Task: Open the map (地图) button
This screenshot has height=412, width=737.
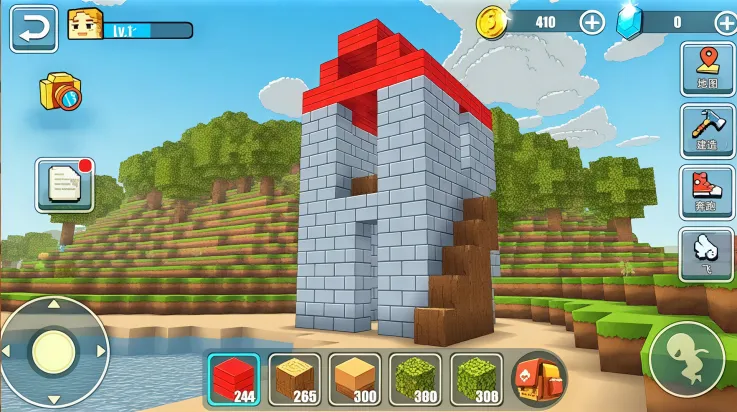Action: [x=707, y=68]
